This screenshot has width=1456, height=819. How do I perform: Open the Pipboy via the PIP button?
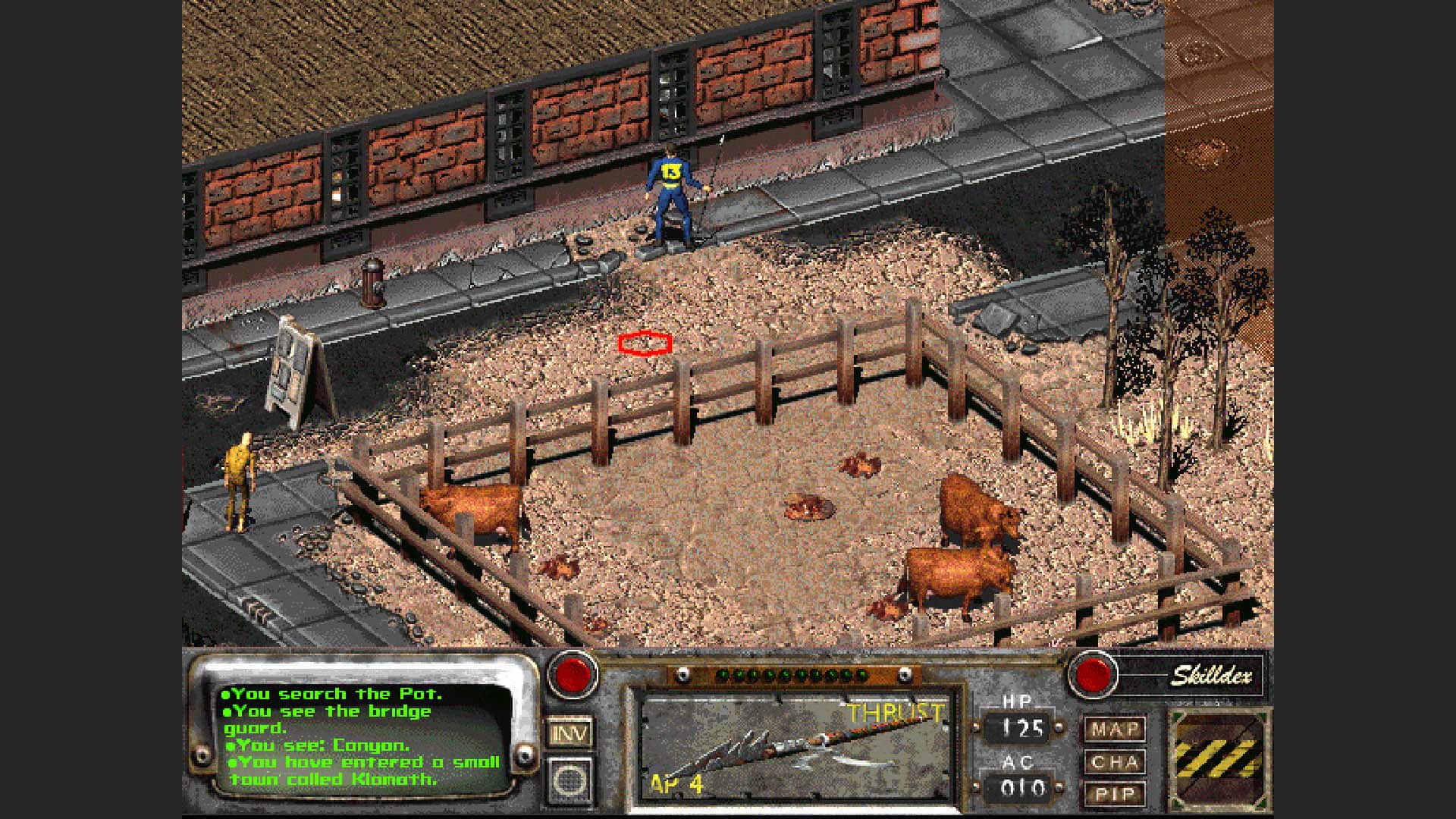(x=1117, y=793)
